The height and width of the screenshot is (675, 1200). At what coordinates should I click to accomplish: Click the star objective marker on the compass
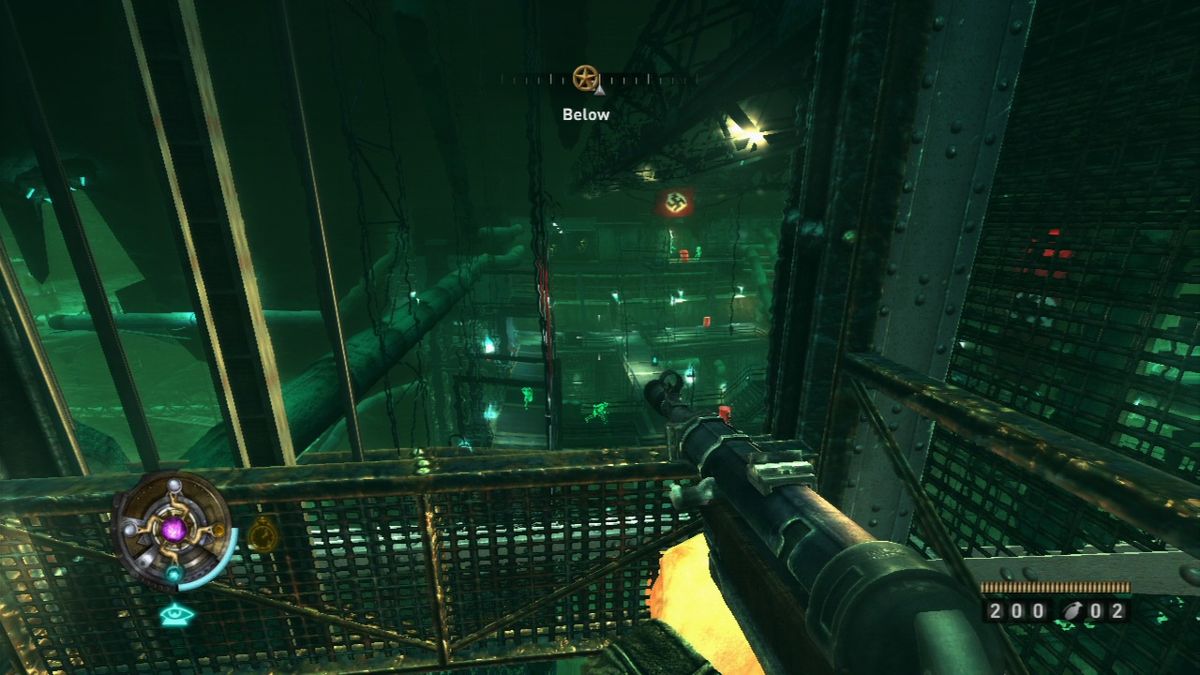[x=585, y=77]
